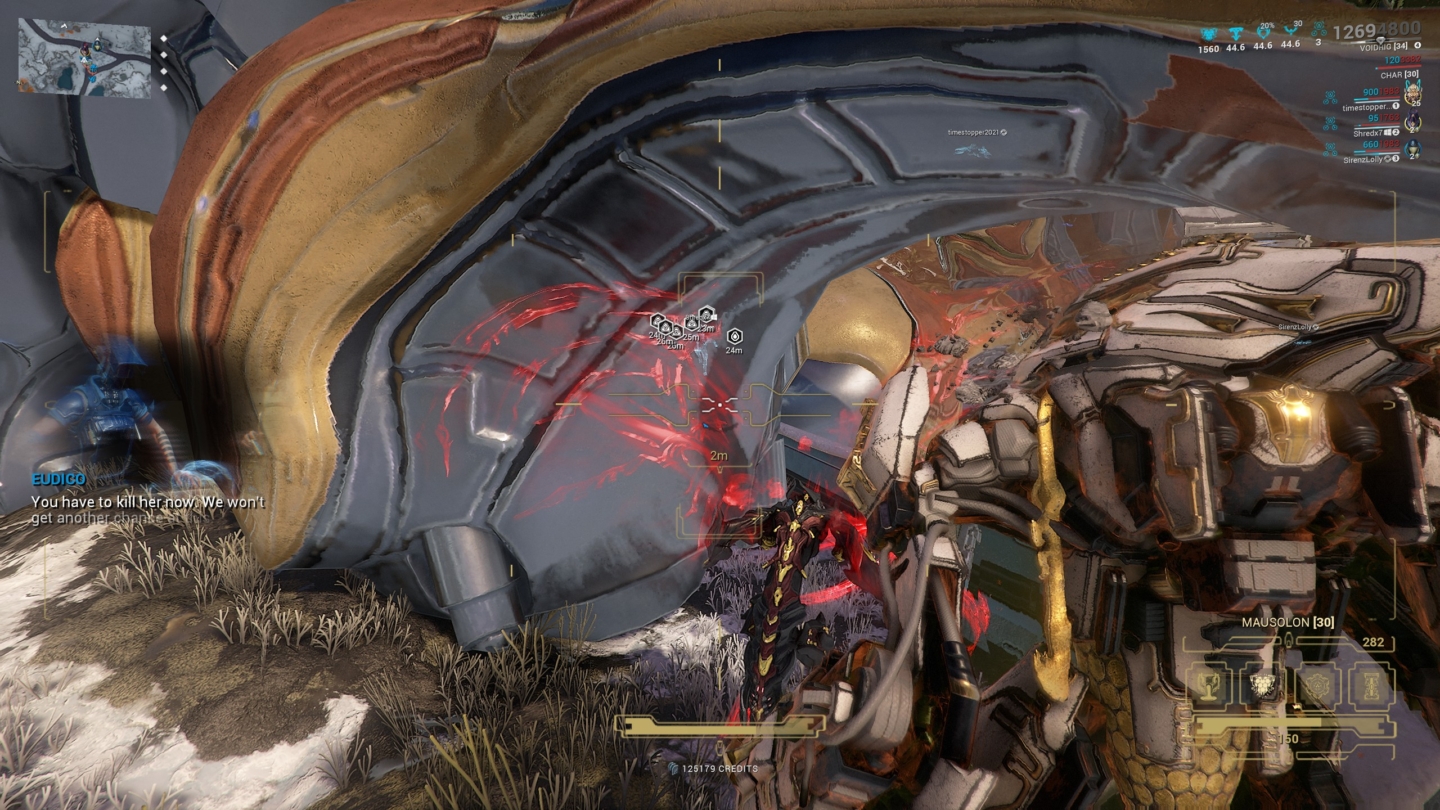This screenshot has width=1440, height=810.
Task: Select the MAUSOLON [30] weapon label
Action: 1288,623
